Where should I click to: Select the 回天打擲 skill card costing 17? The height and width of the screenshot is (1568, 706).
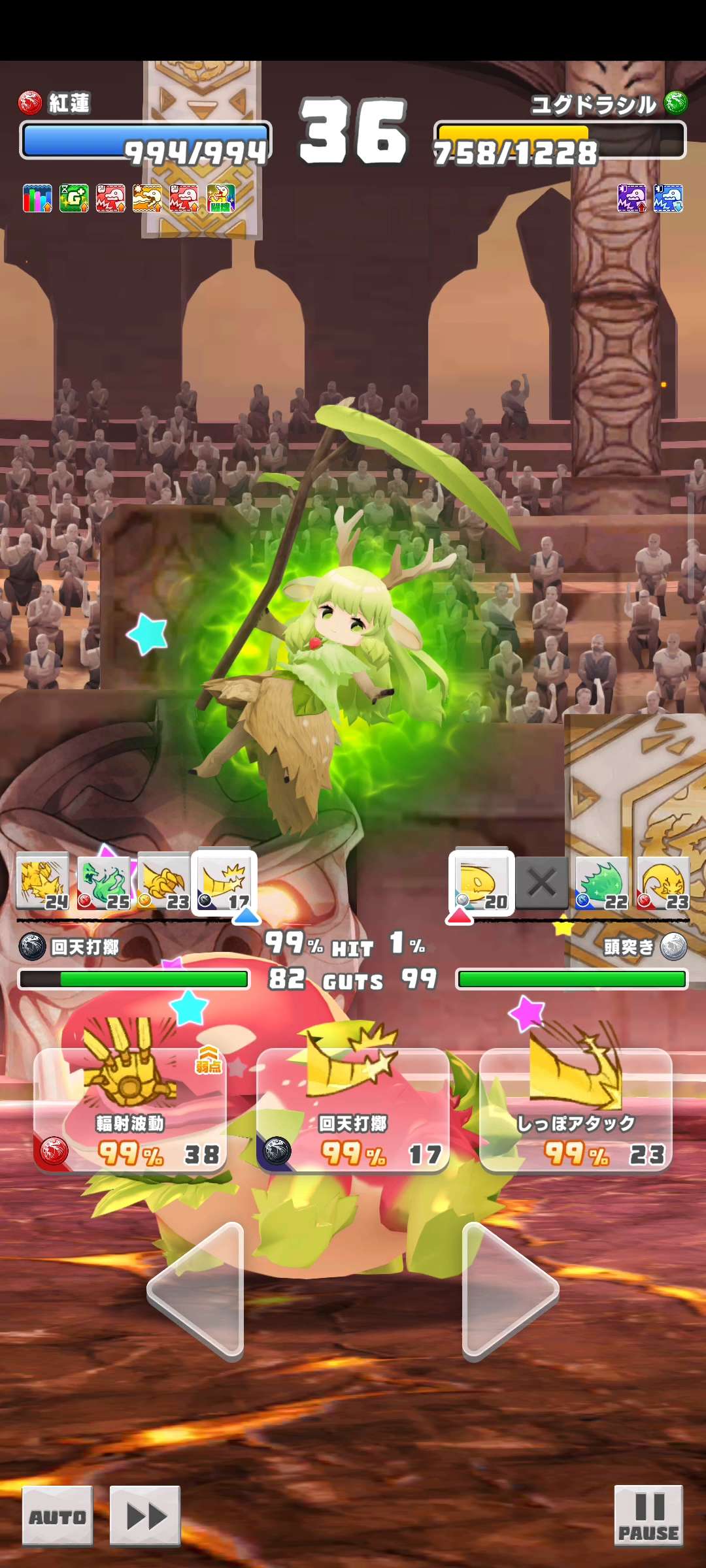[353, 1109]
